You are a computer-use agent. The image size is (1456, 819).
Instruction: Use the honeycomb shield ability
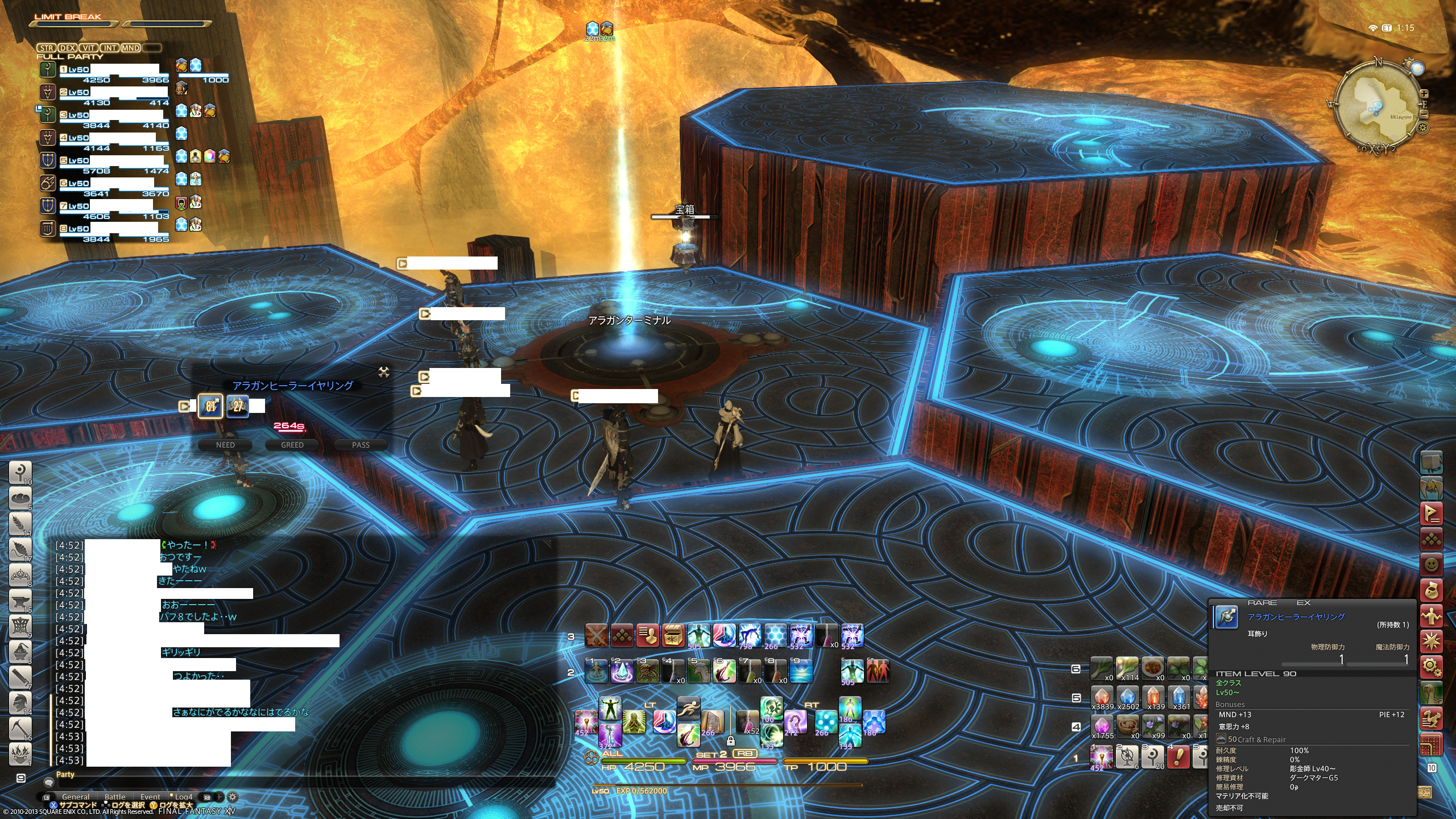(775, 635)
